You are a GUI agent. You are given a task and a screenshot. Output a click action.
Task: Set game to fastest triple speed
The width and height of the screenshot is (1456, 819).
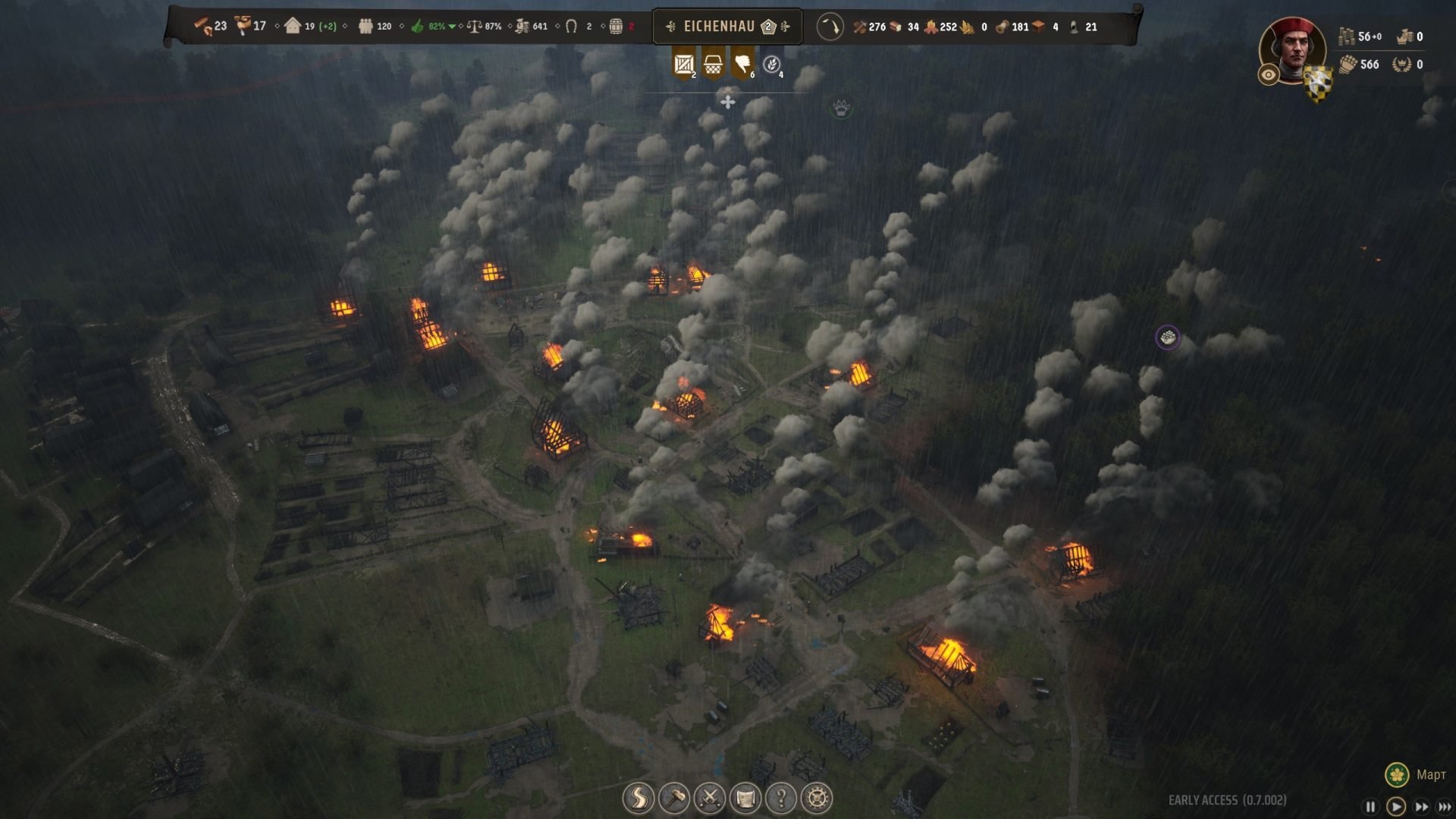coord(1445,807)
